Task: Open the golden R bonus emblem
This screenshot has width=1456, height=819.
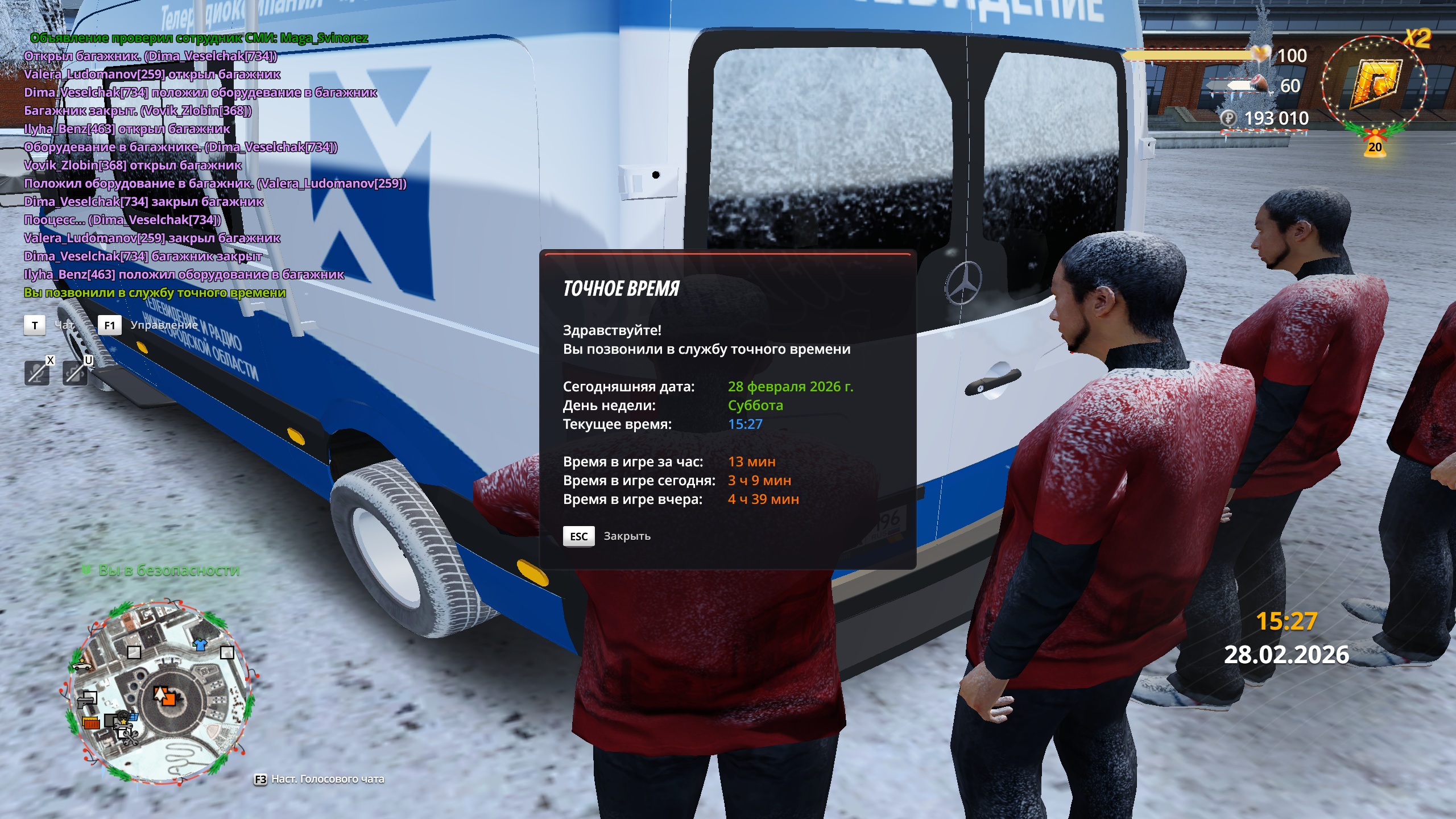Action: [1374, 84]
